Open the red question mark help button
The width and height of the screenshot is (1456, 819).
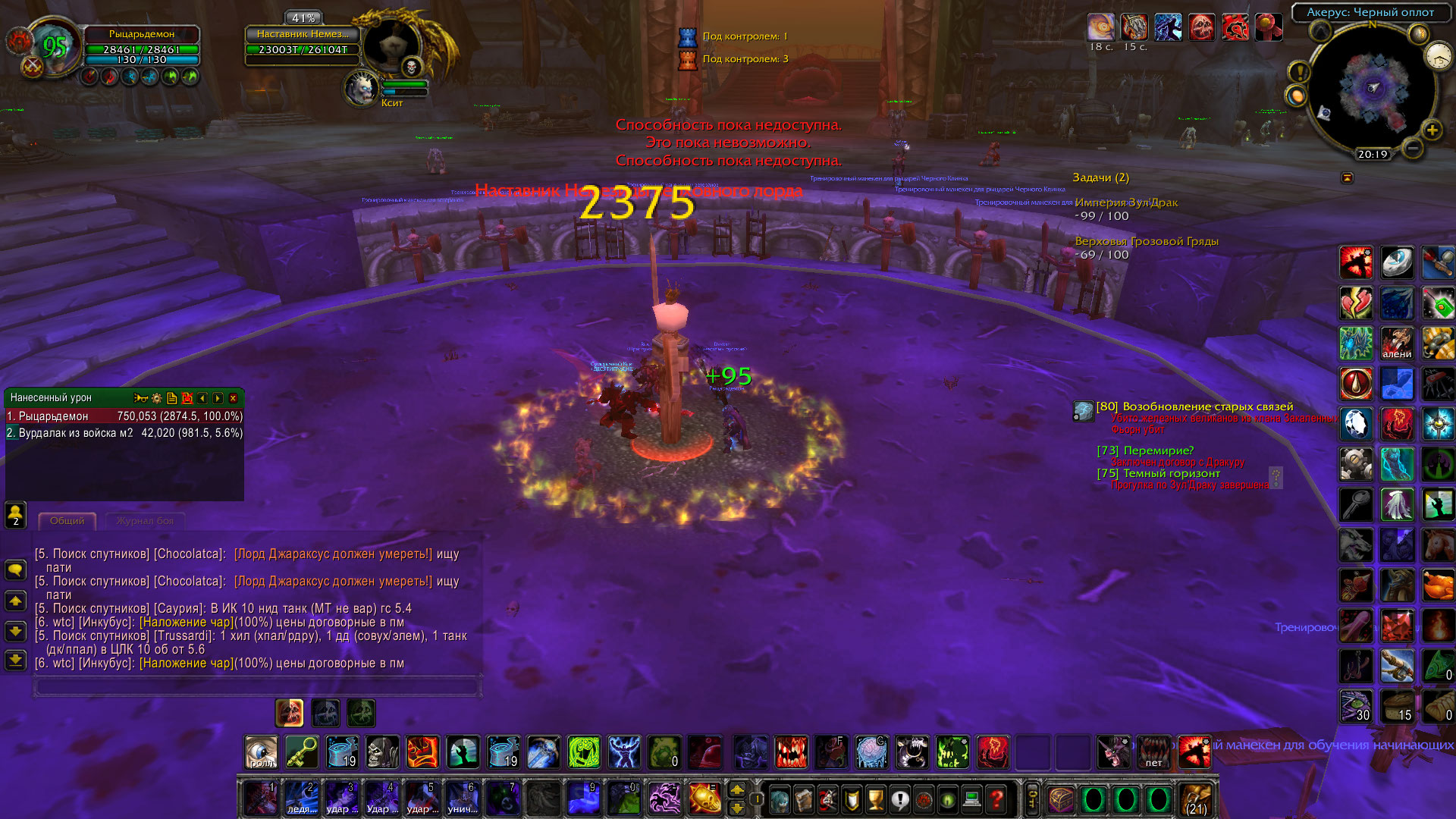[996, 799]
